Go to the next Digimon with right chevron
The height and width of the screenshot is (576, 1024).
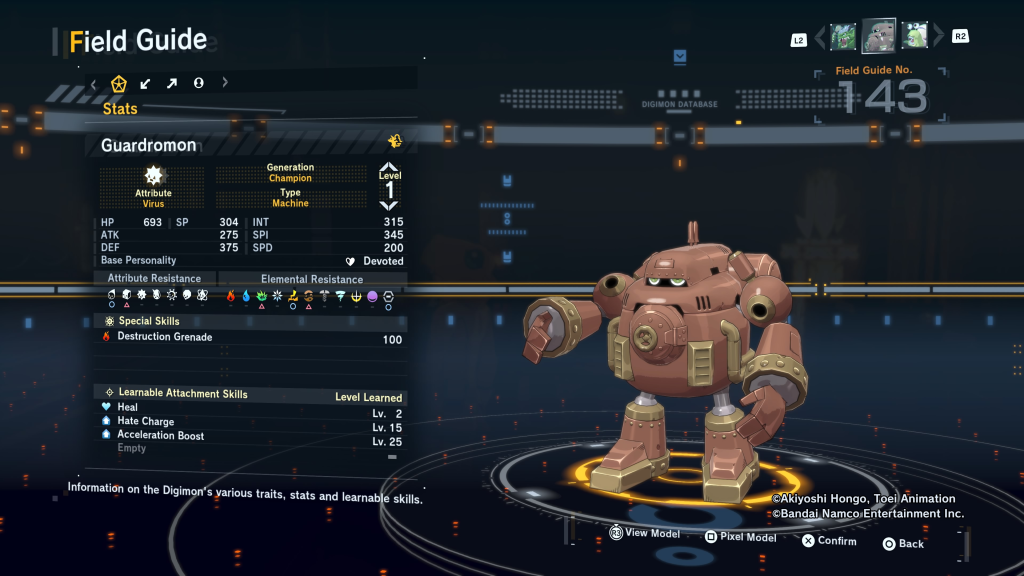[x=938, y=38]
